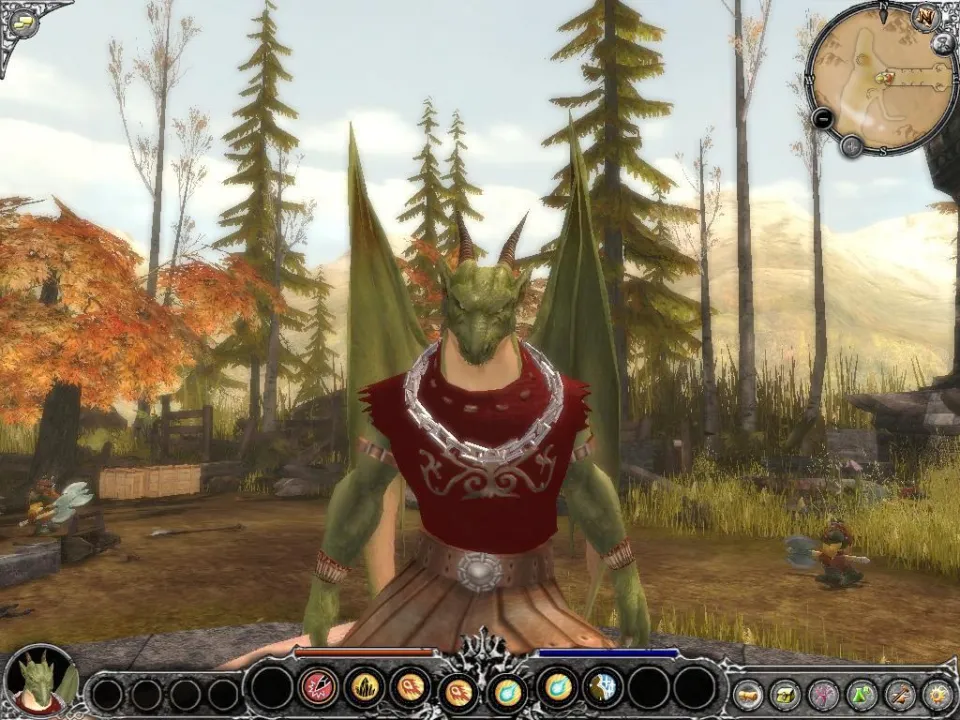Open the hammer crafting panel
Viewport: 960px width, 720px height.
900,693
